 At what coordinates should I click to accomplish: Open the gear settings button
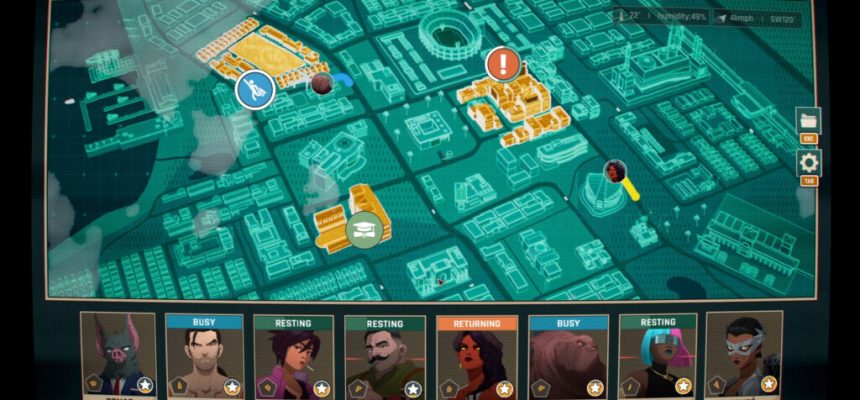[808, 163]
